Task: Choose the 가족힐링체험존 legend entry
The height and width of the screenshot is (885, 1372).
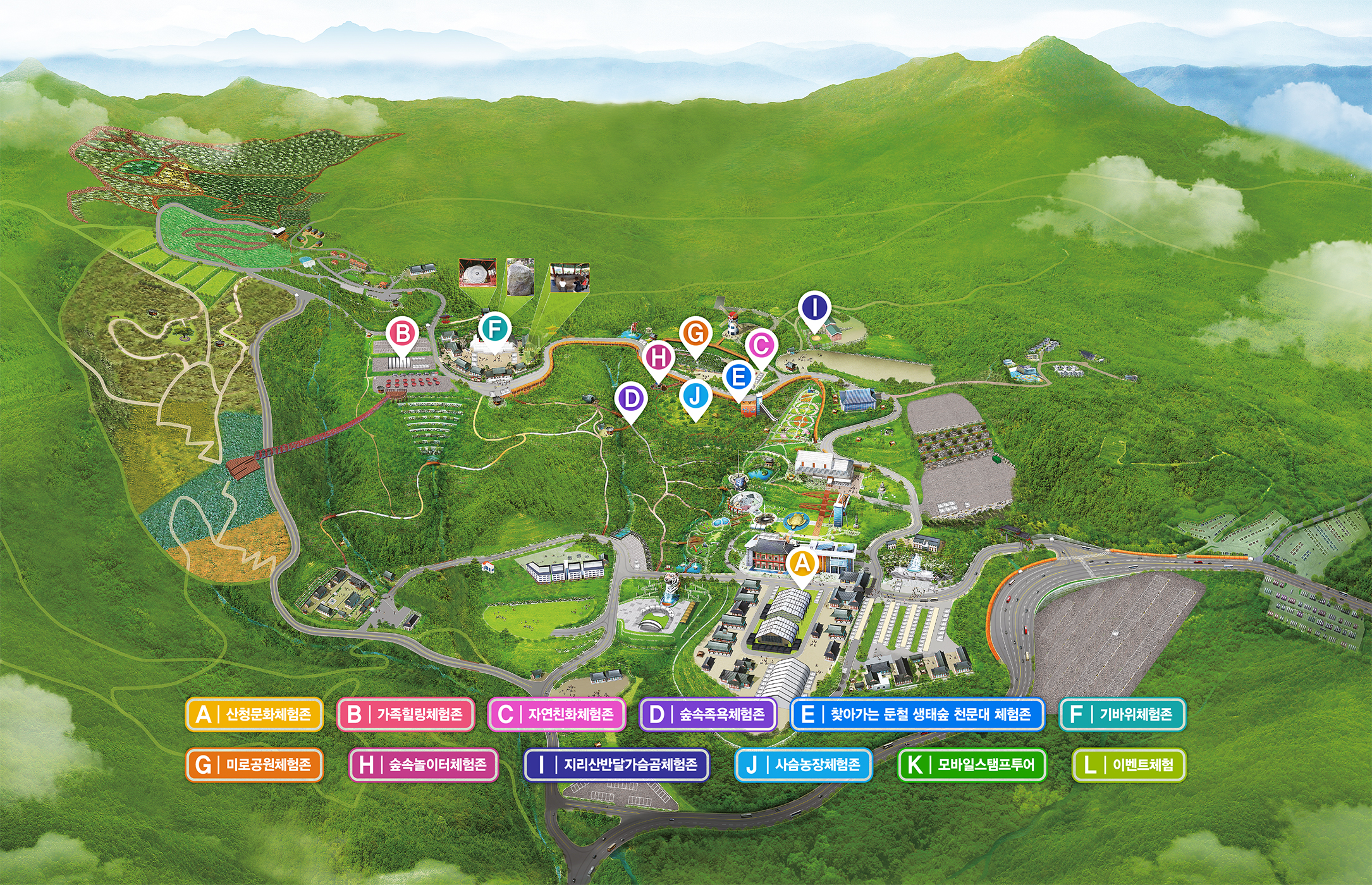Action: click(405, 714)
